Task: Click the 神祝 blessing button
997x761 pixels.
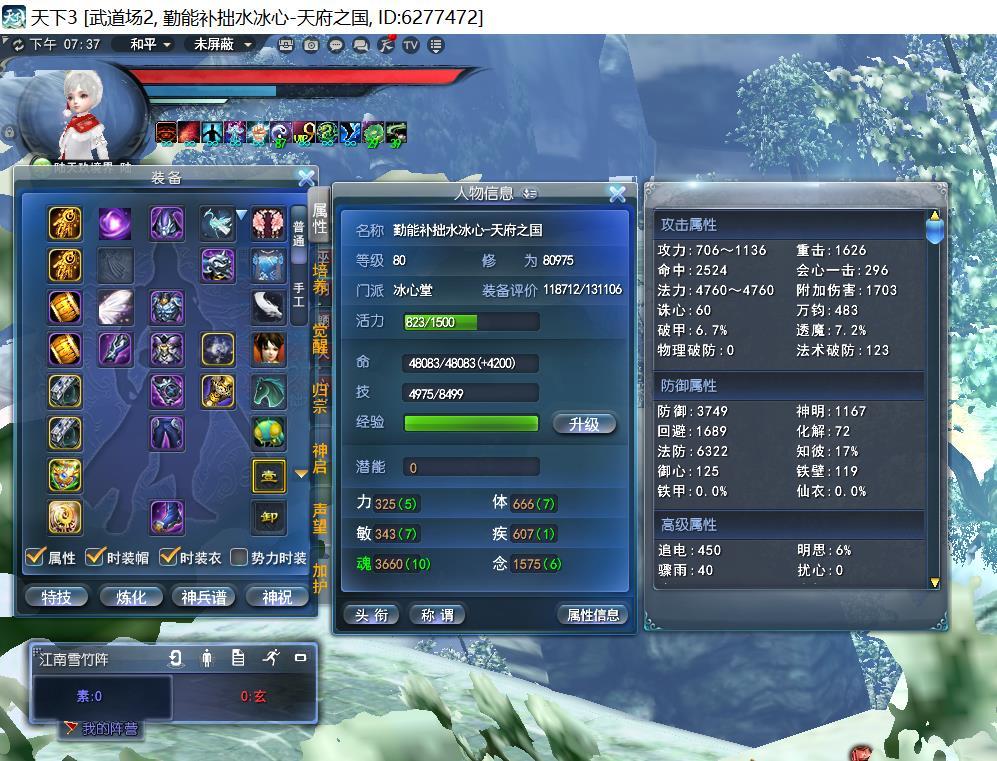Action: click(x=277, y=597)
